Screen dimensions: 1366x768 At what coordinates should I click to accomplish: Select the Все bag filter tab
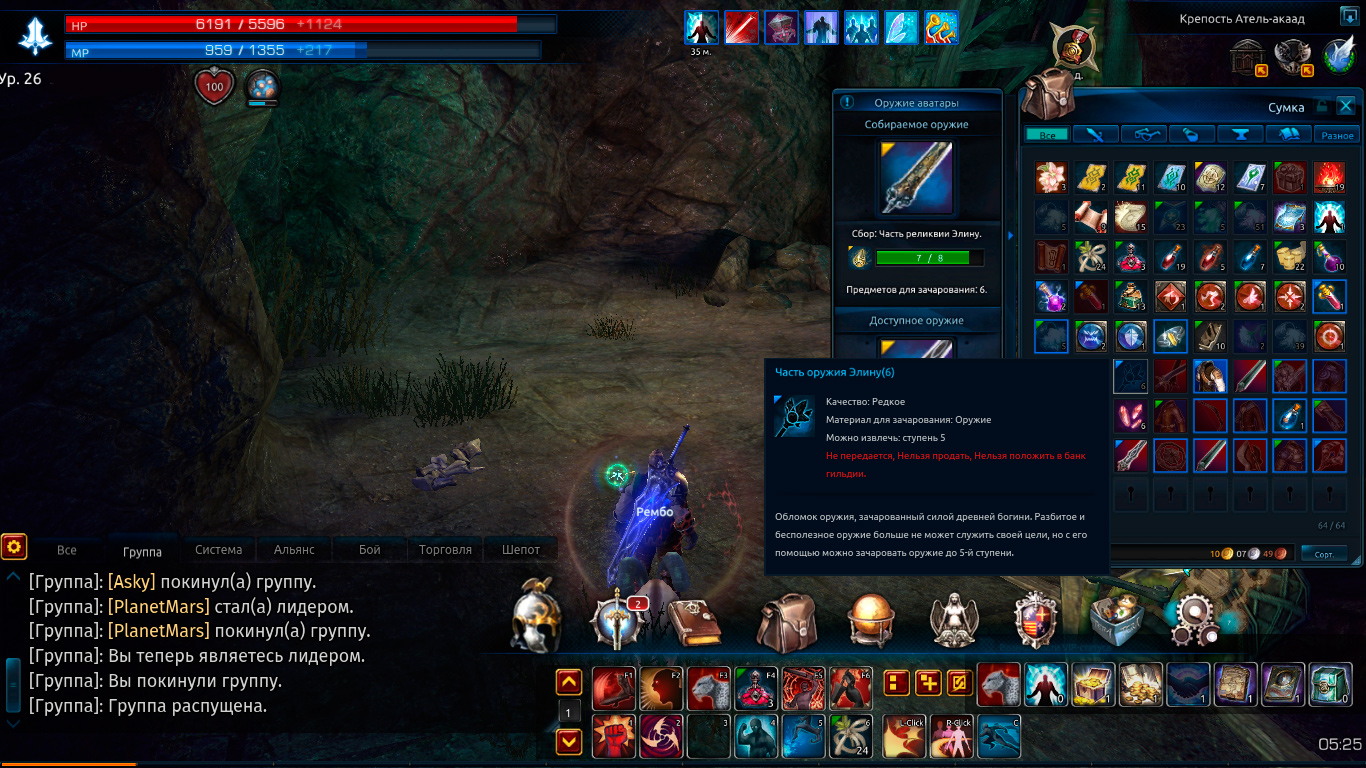1047,135
